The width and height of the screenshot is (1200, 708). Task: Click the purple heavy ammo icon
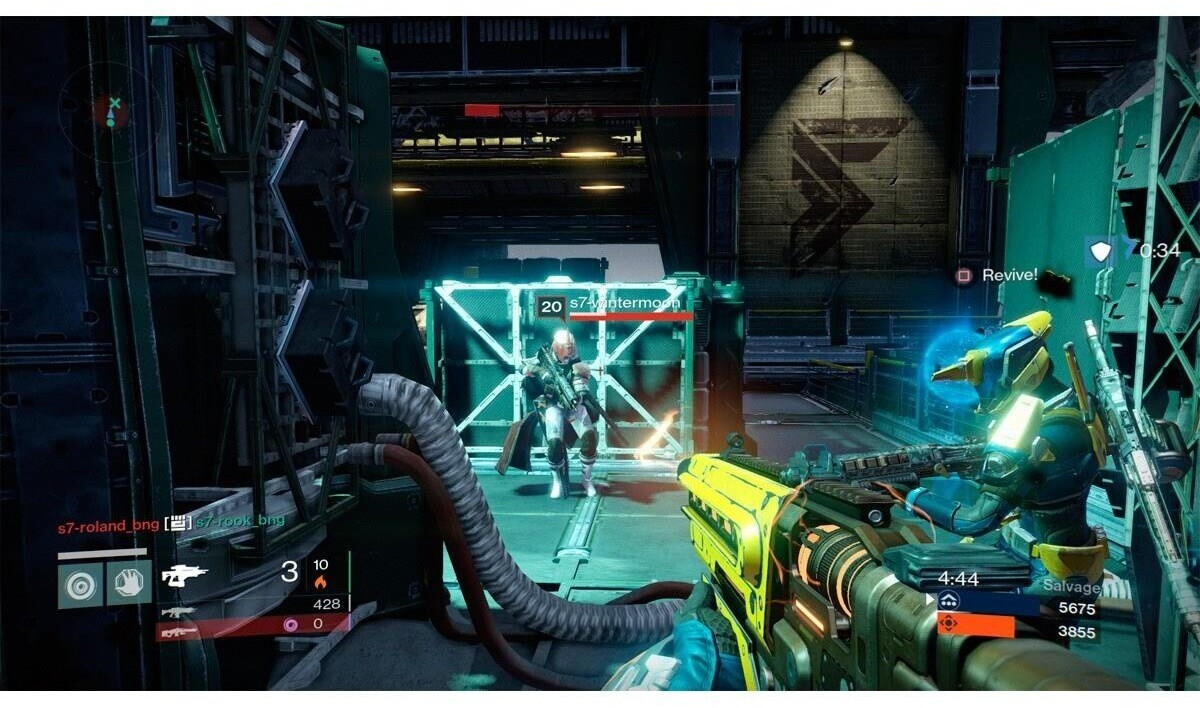pos(292,624)
